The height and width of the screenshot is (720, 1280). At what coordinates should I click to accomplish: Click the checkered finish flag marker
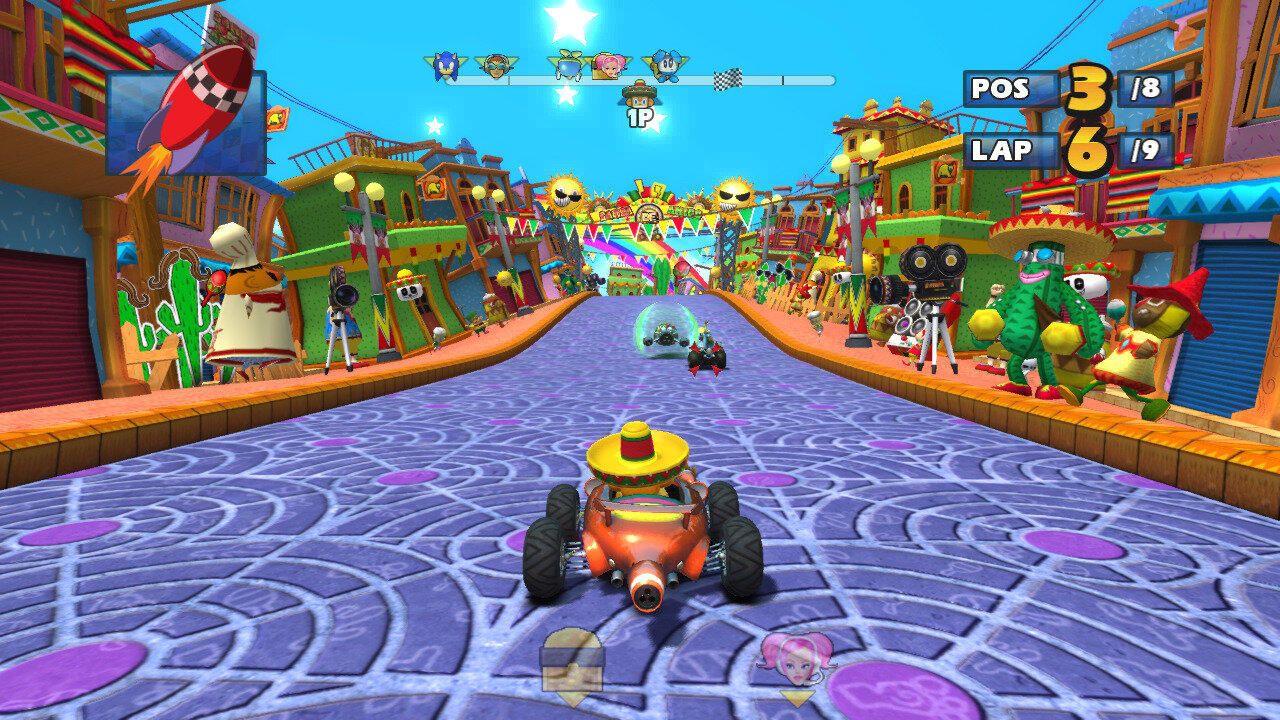727,80
